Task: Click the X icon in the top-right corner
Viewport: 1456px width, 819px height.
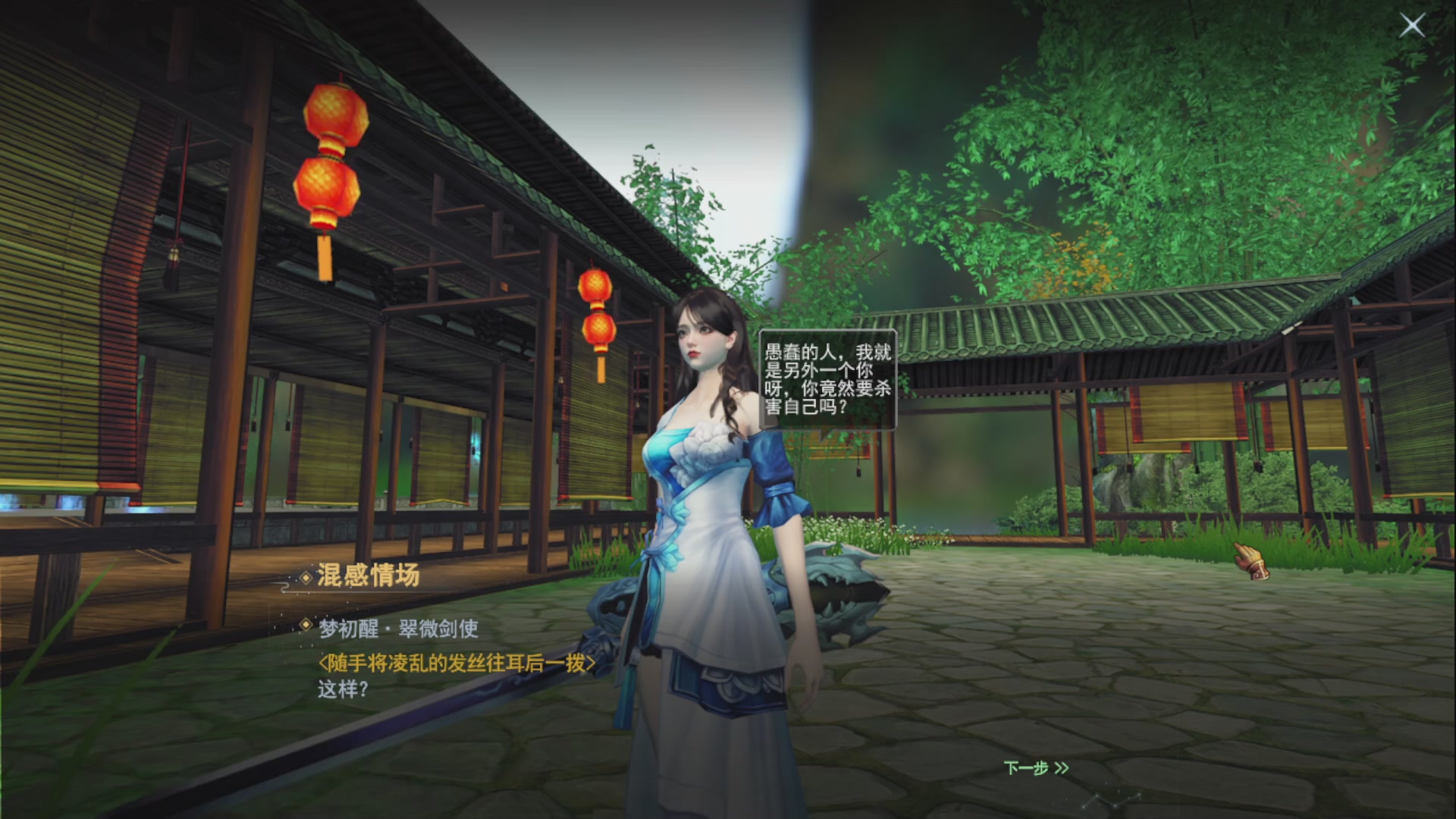Action: pyautogui.click(x=1412, y=25)
